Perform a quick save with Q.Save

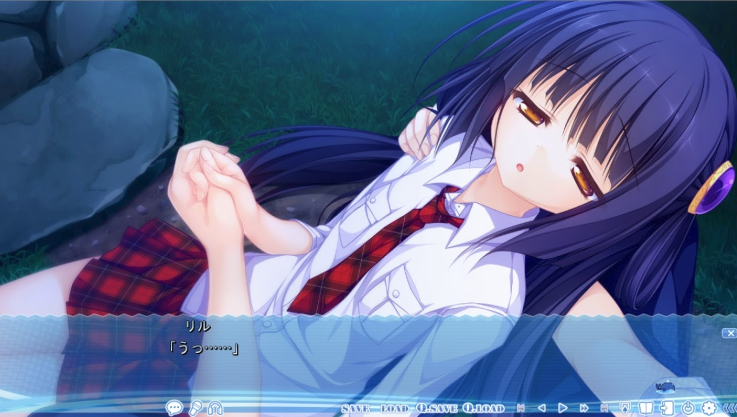pos(438,409)
